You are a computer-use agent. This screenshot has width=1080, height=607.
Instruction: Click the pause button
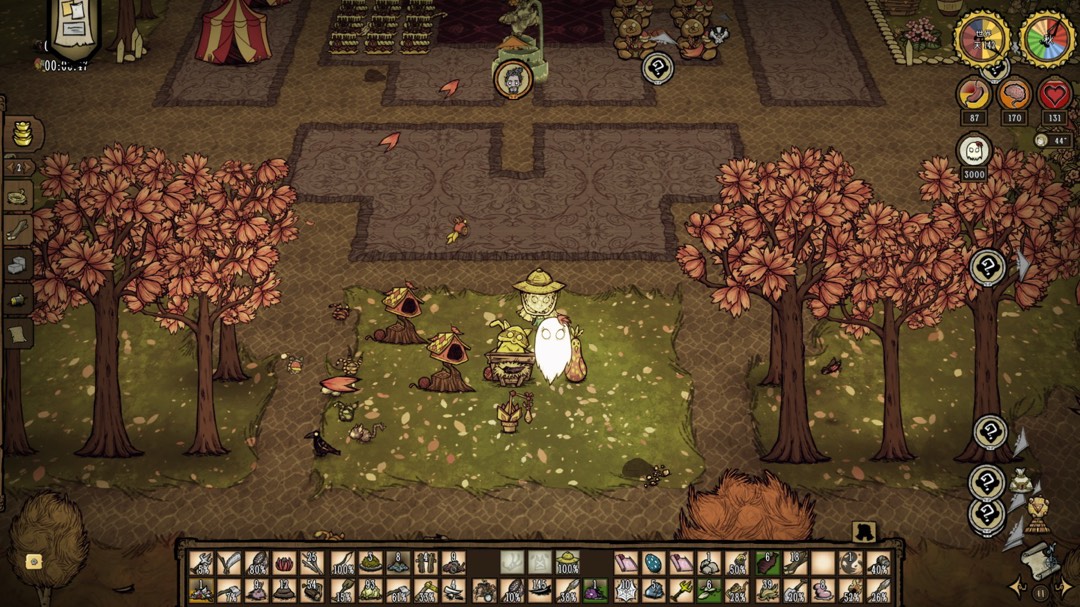[x=1040, y=592]
